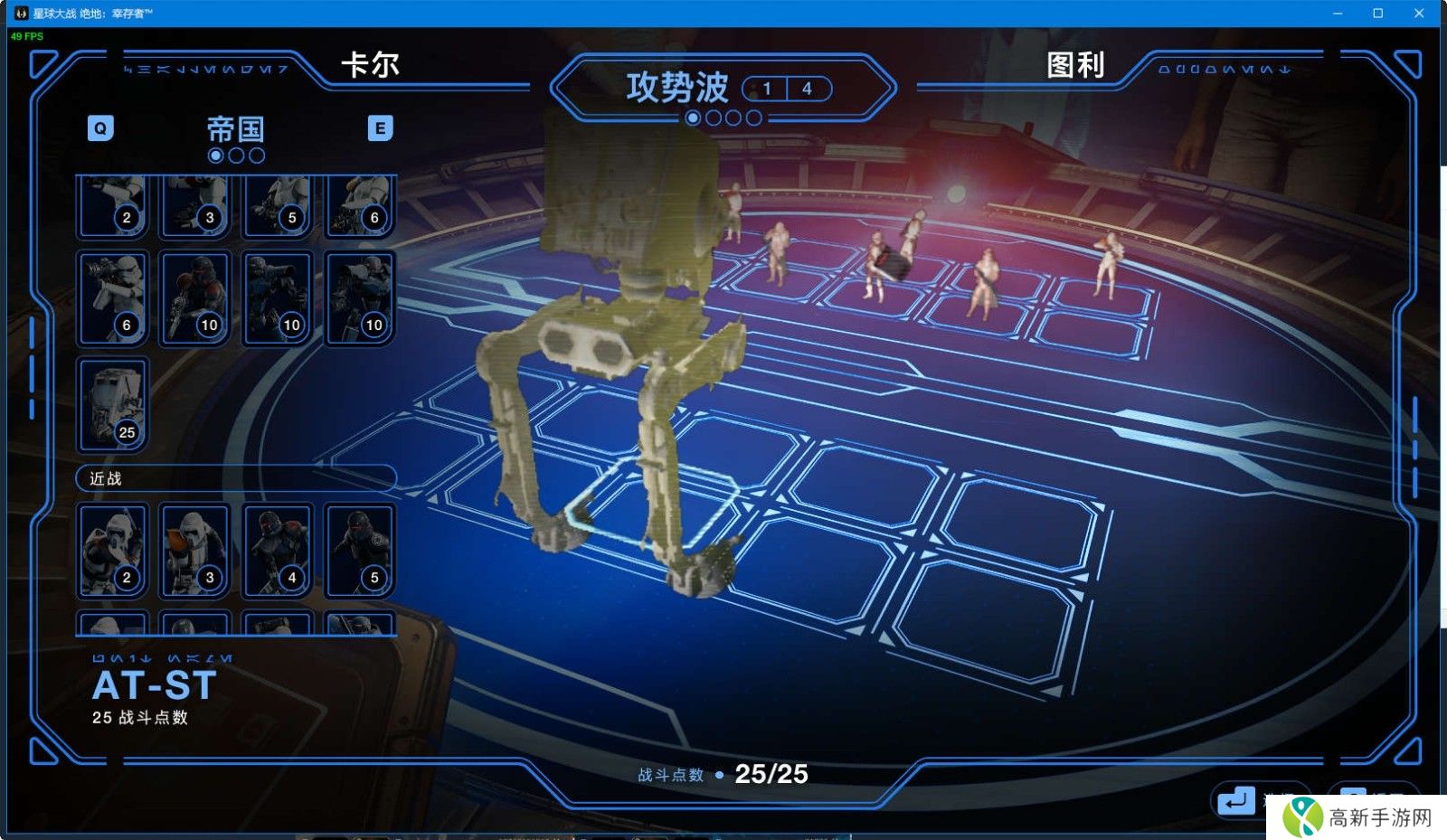Click the 近战 melee category header
Viewport: 1447px width, 840px height.
point(235,478)
